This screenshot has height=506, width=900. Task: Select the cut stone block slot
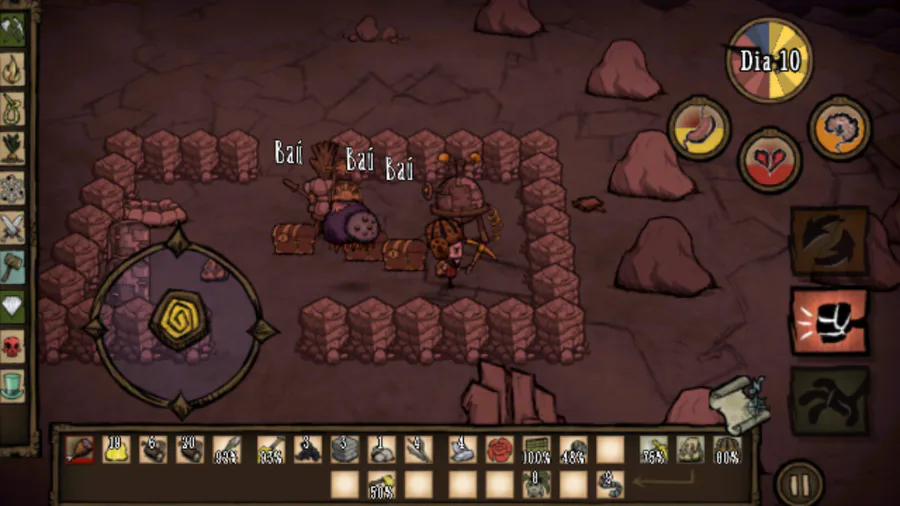(x=345, y=450)
